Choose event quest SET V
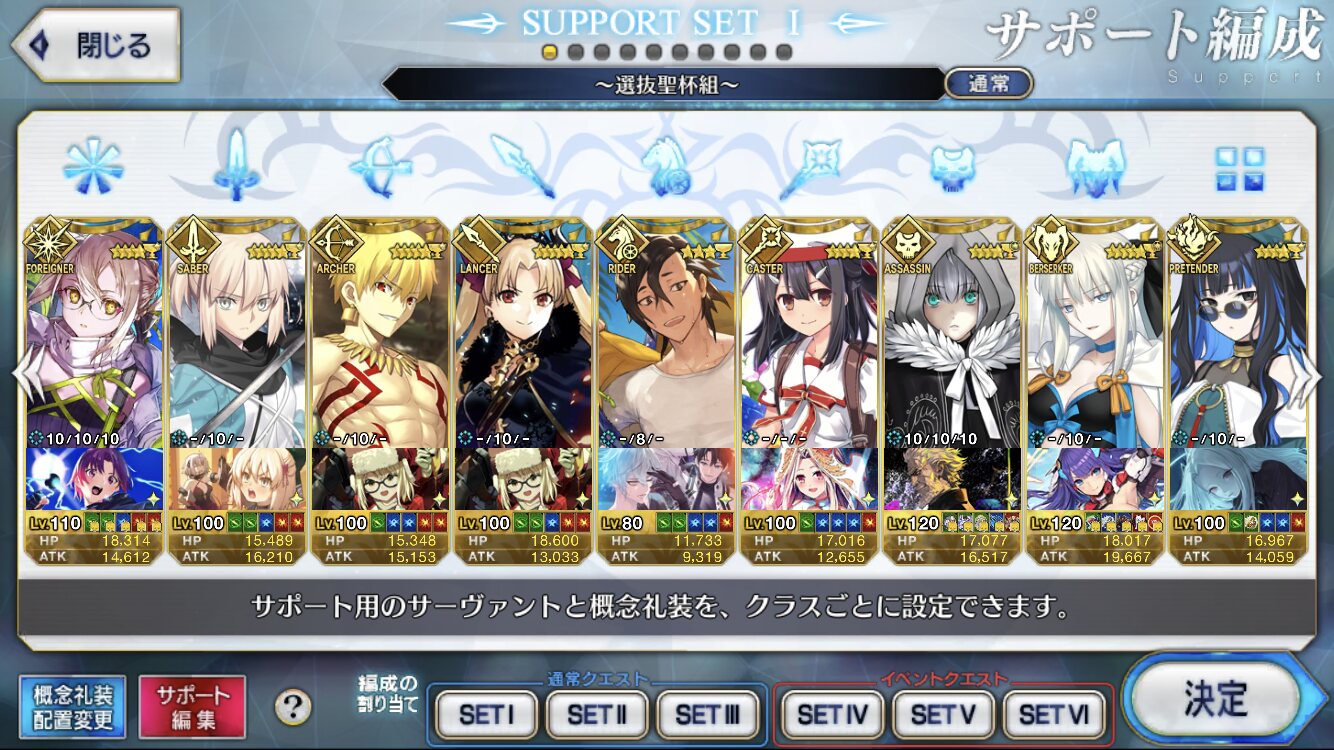The height and width of the screenshot is (750, 1334). (943, 715)
